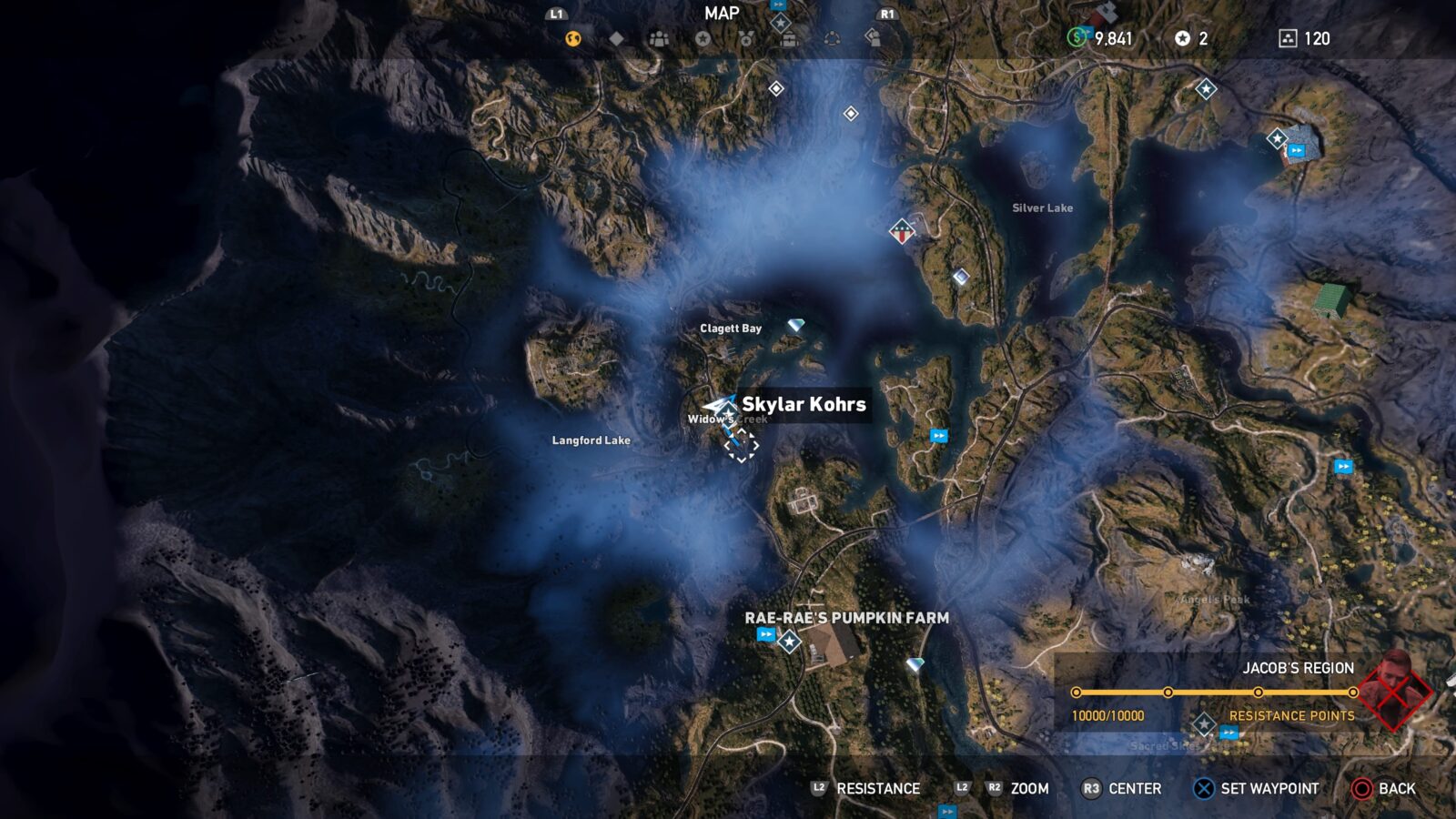Open the three-person group tab
This screenshot has height=819, width=1456.
659,38
